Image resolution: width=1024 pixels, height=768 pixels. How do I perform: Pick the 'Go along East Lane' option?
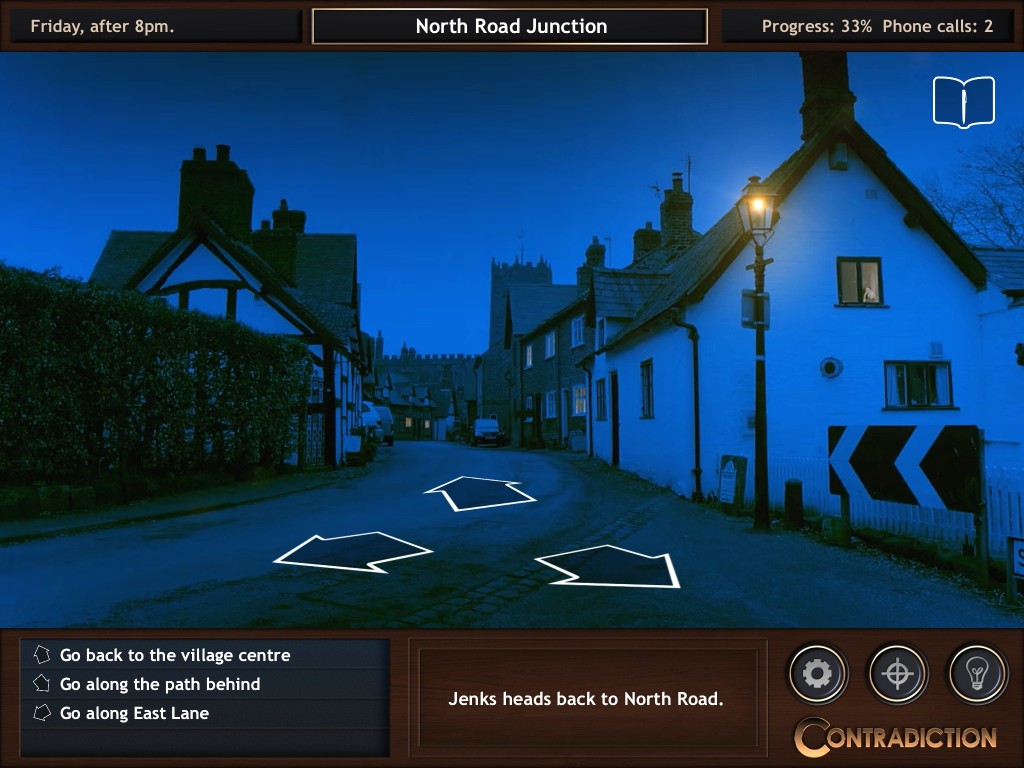coord(134,714)
